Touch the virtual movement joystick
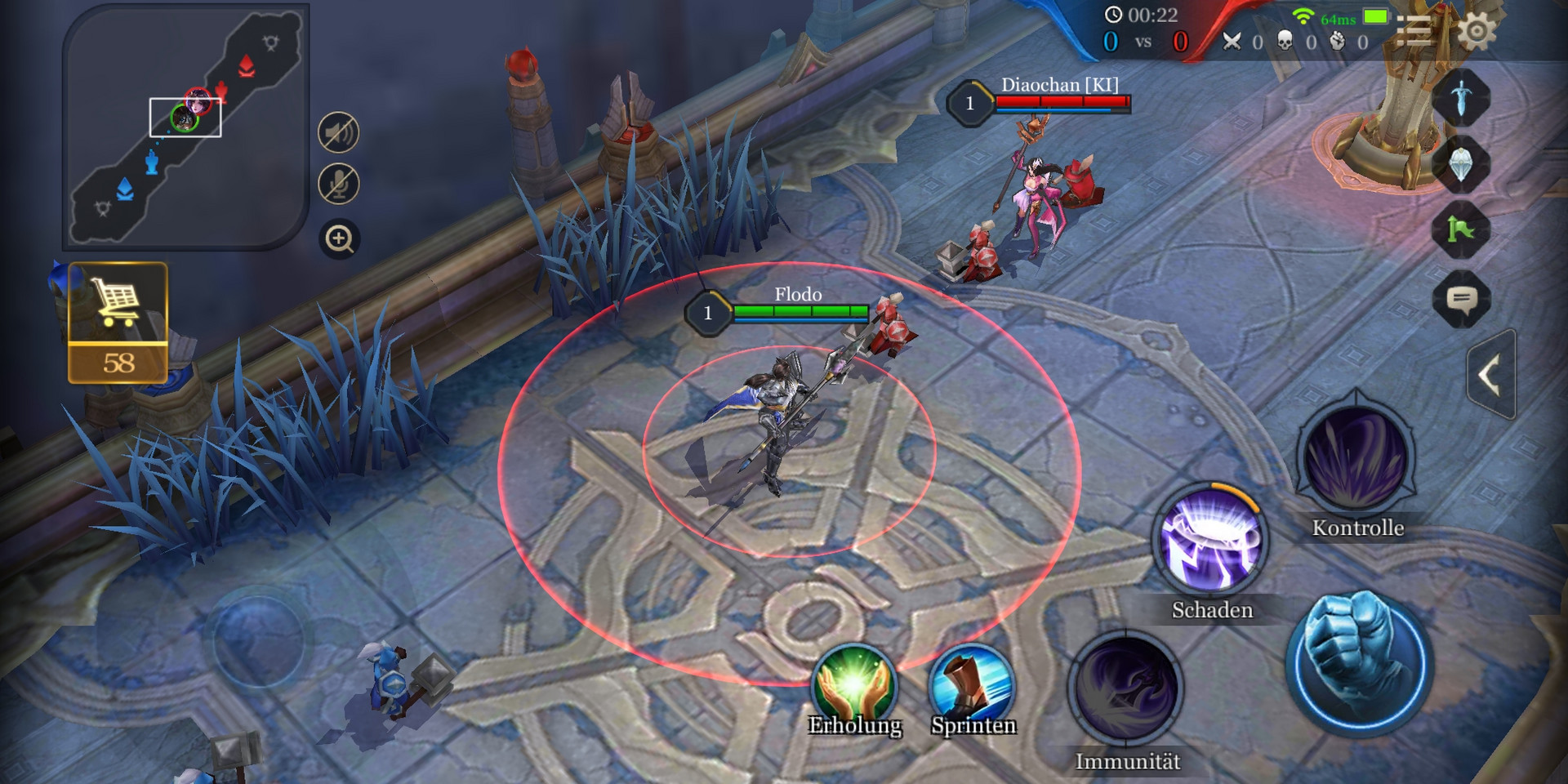The height and width of the screenshot is (784, 1568). (259, 642)
